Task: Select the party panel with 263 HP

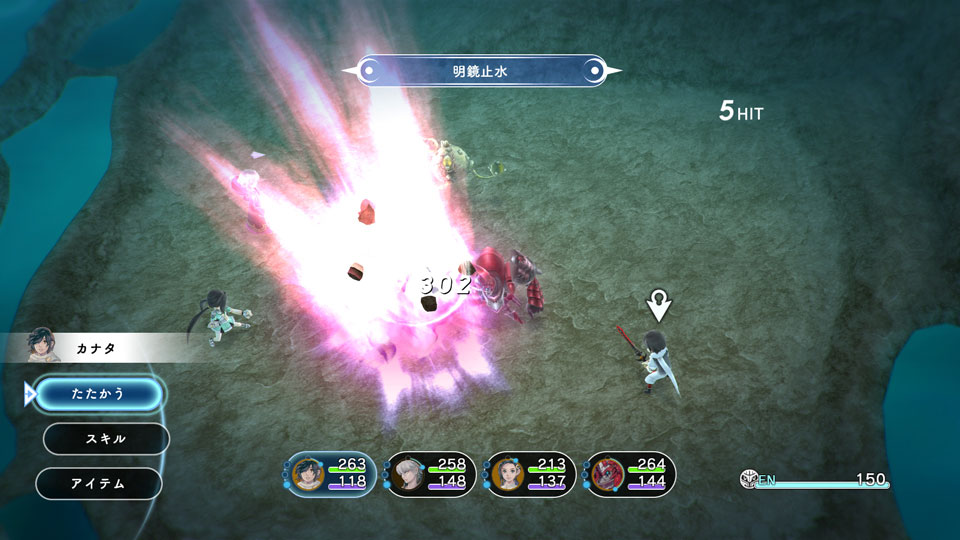Action: pyautogui.click(x=331, y=474)
